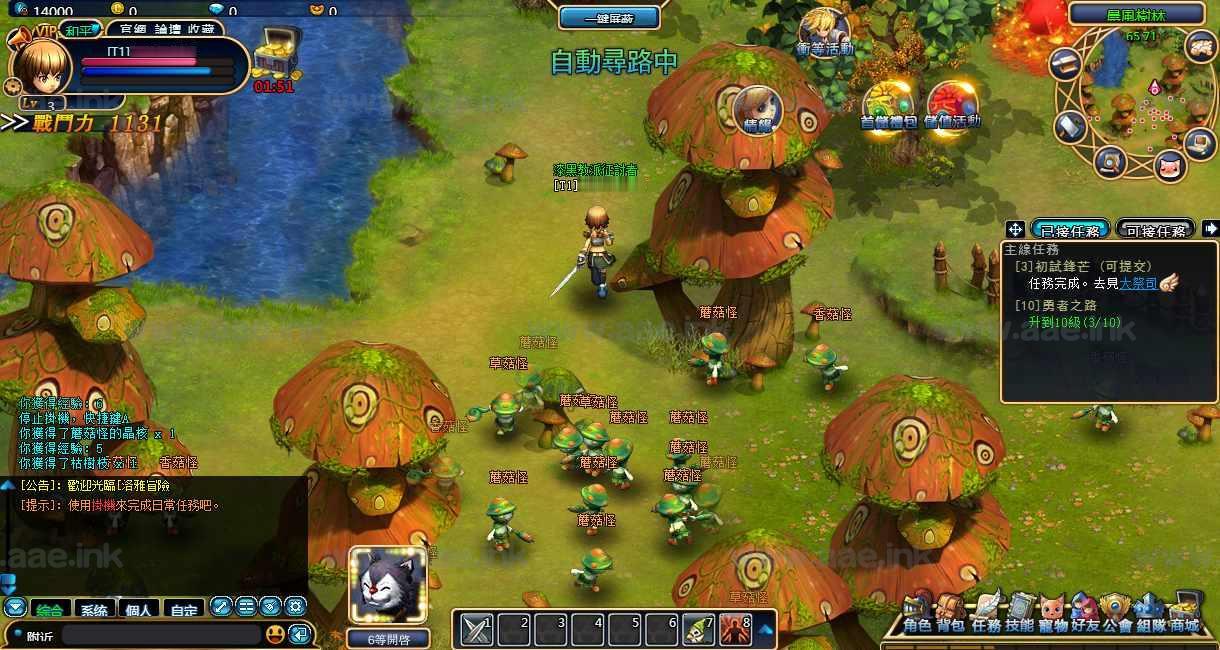This screenshot has width=1220, height=650.
Task: Open the 好友 friends list
Action: [1085, 611]
